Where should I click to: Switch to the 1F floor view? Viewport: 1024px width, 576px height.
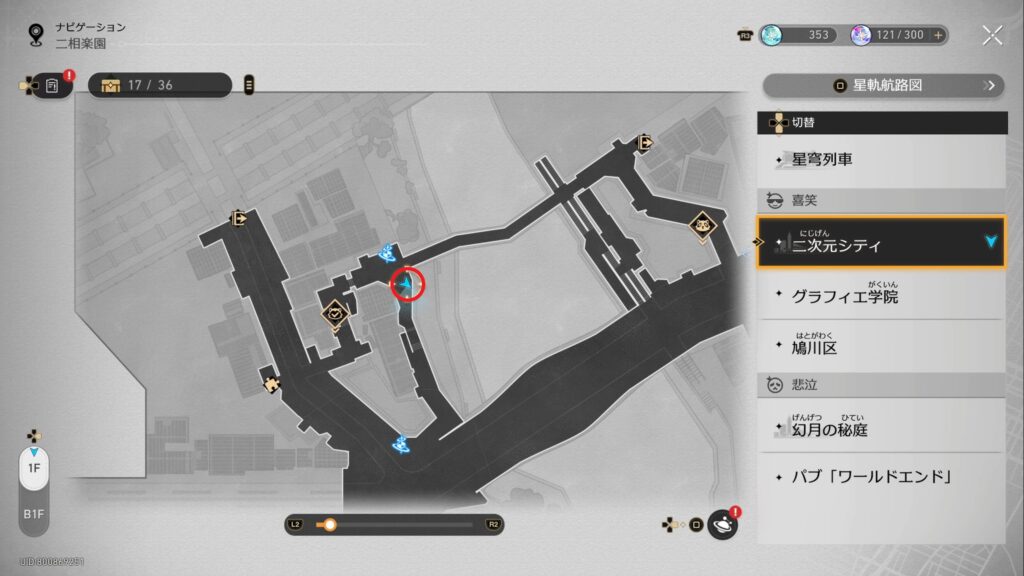34,468
